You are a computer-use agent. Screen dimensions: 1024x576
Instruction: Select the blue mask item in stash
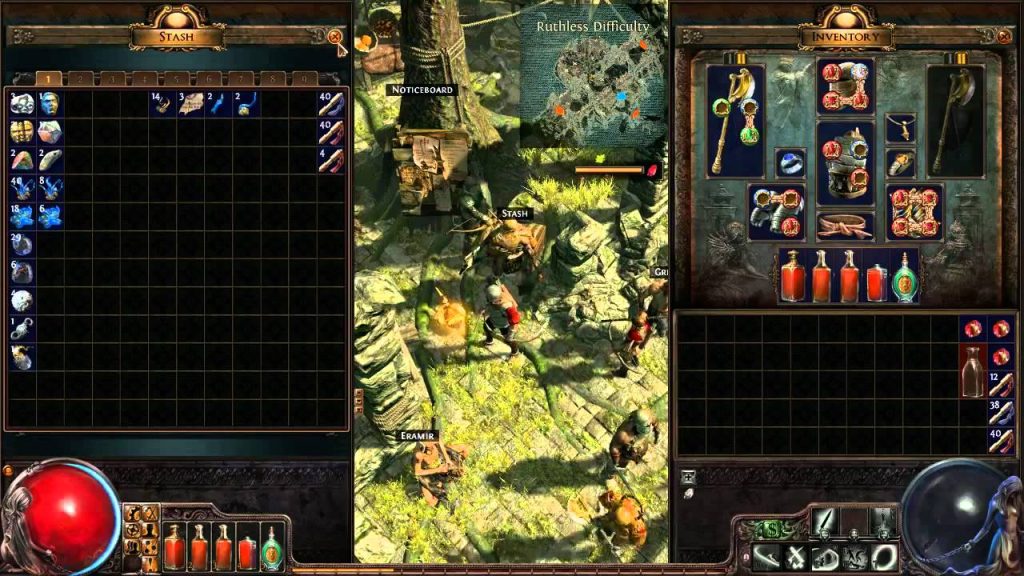50,103
